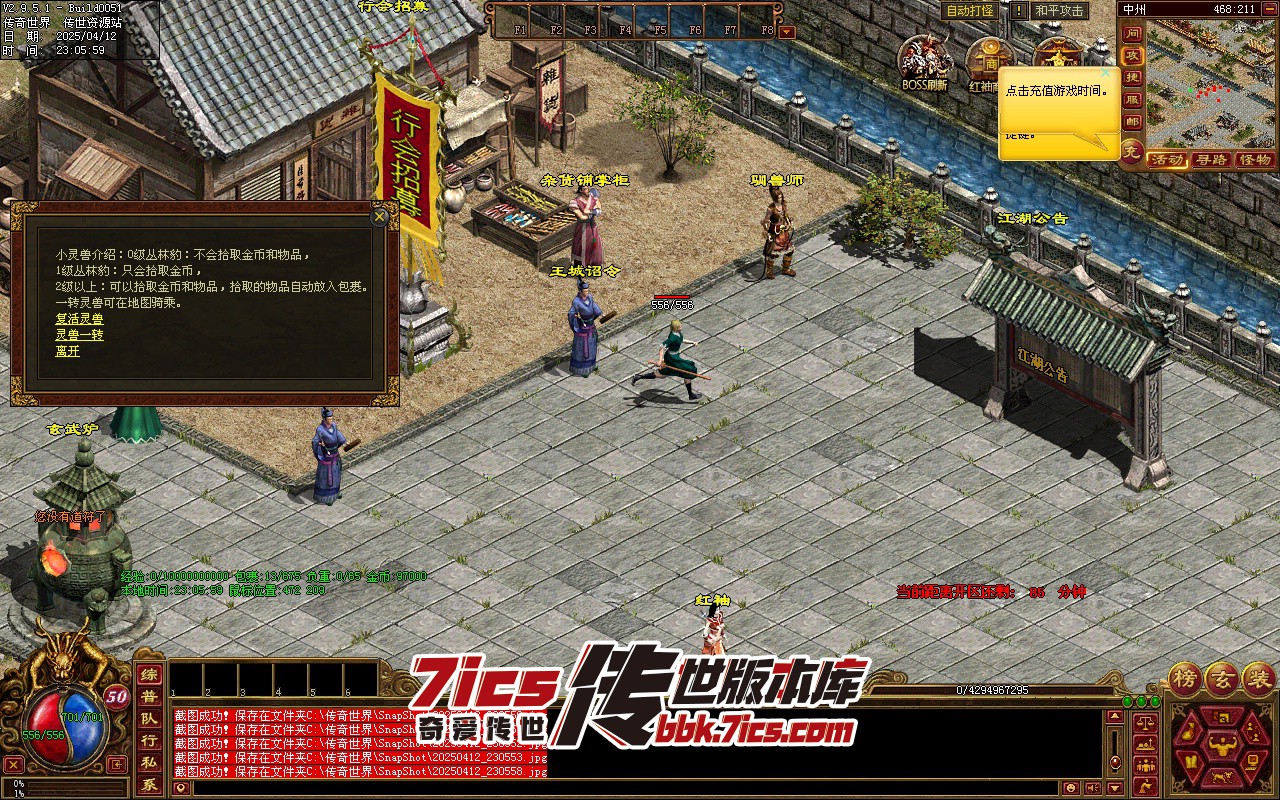Open the 邮 mail button beside the minimap
The width and height of the screenshot is (1280, 800).
(x=1132, y=122)
